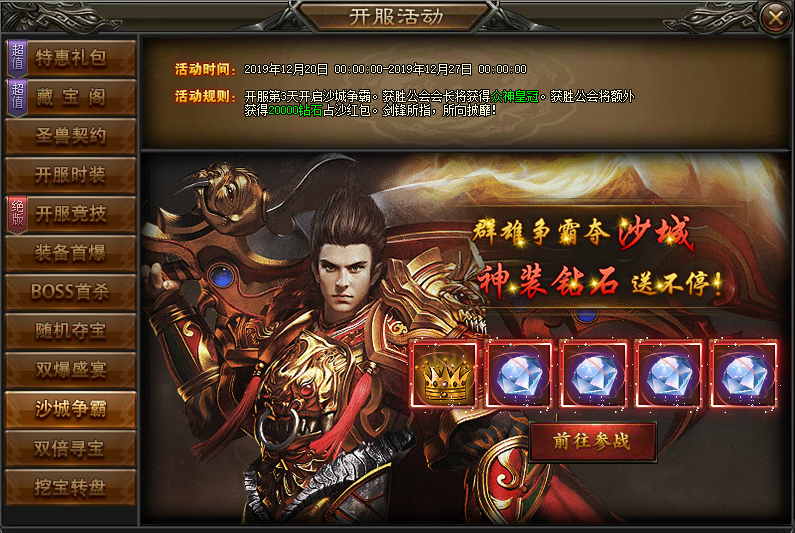Open the 随机夺宝 tab

70,330
